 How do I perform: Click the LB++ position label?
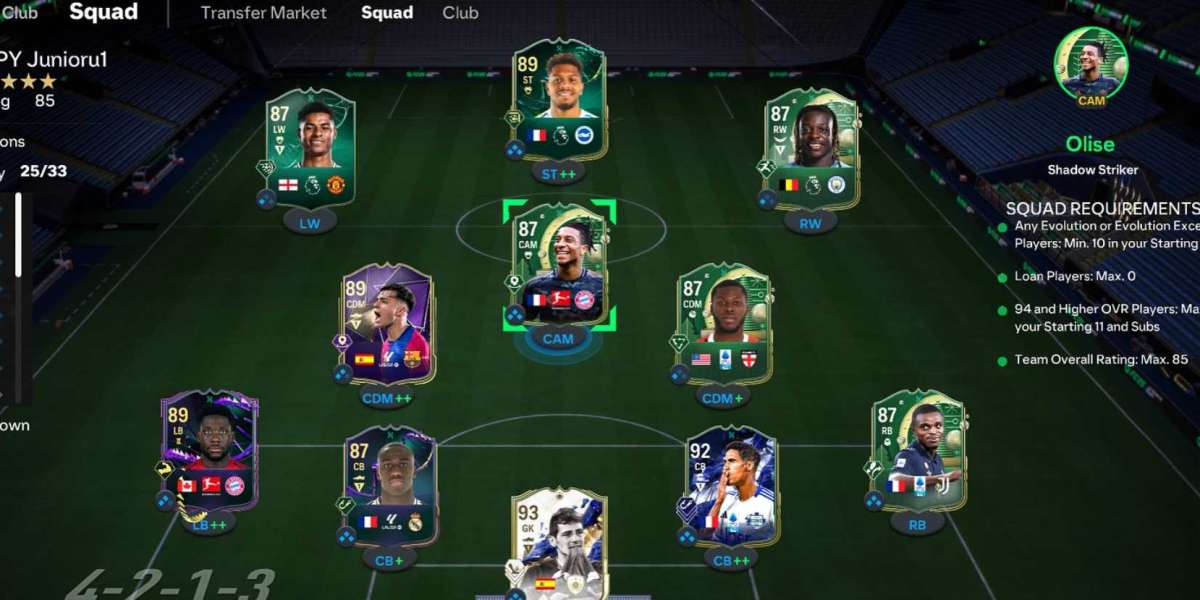(x=210, y=523)
